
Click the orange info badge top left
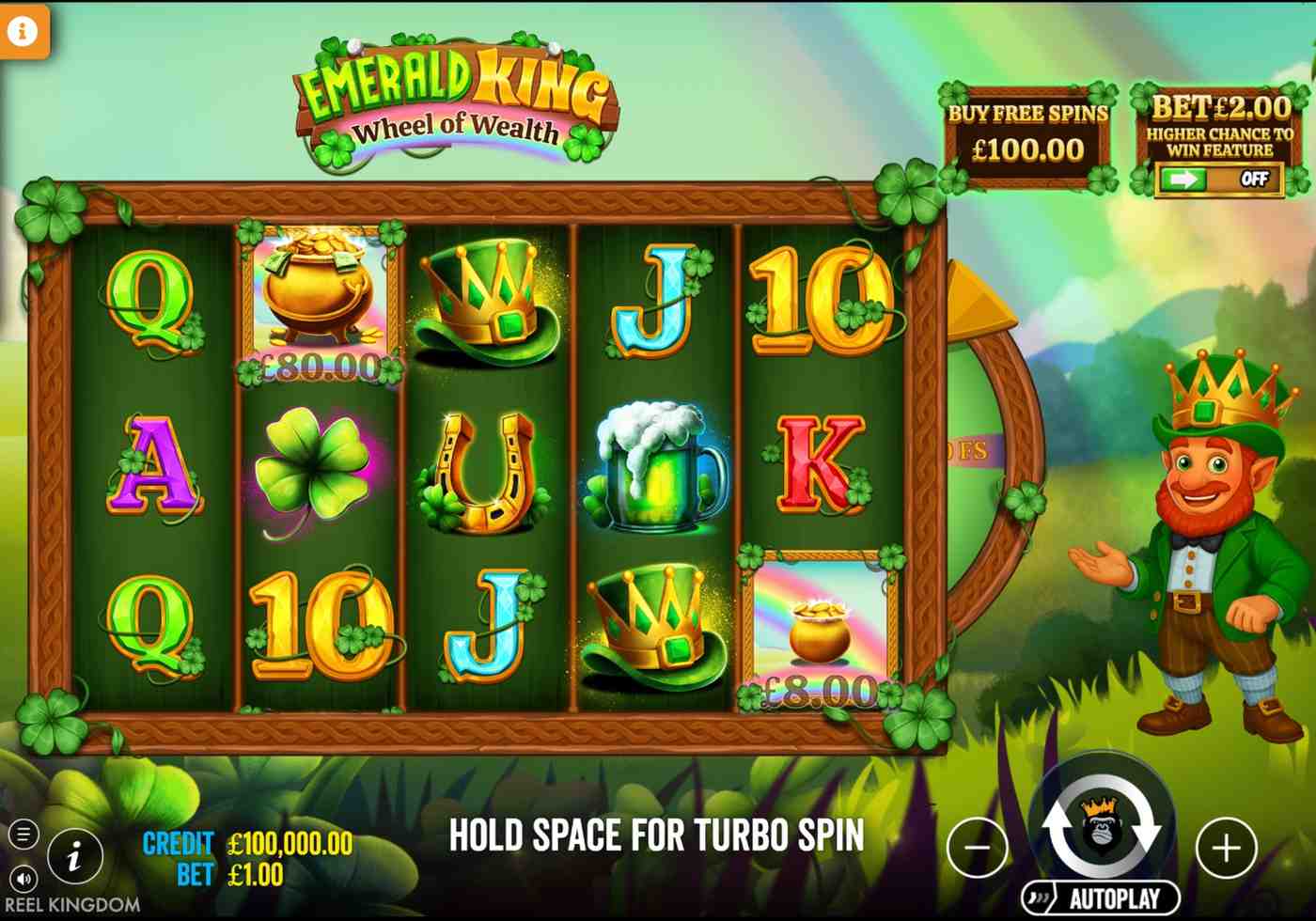tap(24, 29)
